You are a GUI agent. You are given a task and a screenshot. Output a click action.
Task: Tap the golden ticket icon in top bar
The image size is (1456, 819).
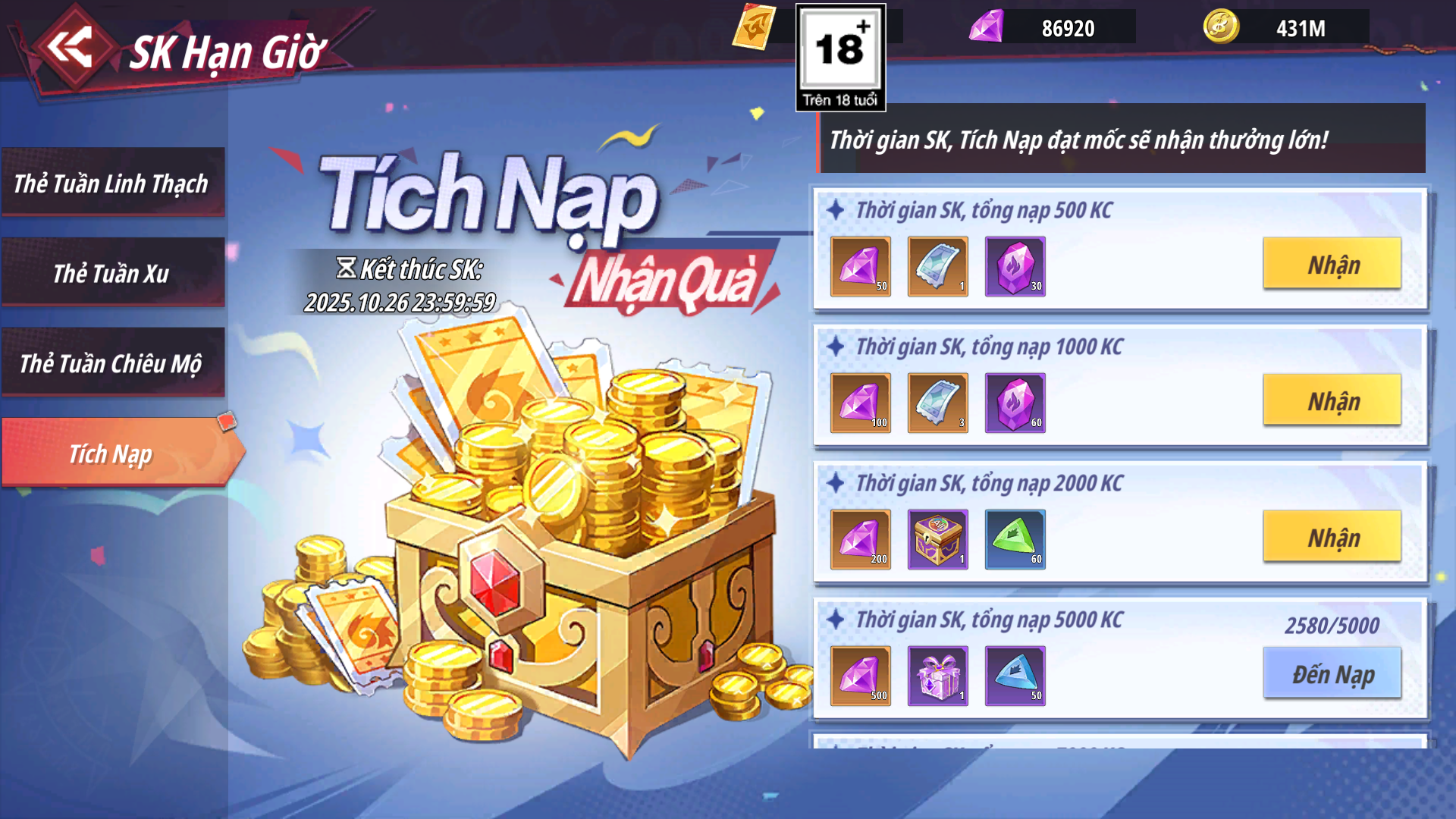(755, 27)
